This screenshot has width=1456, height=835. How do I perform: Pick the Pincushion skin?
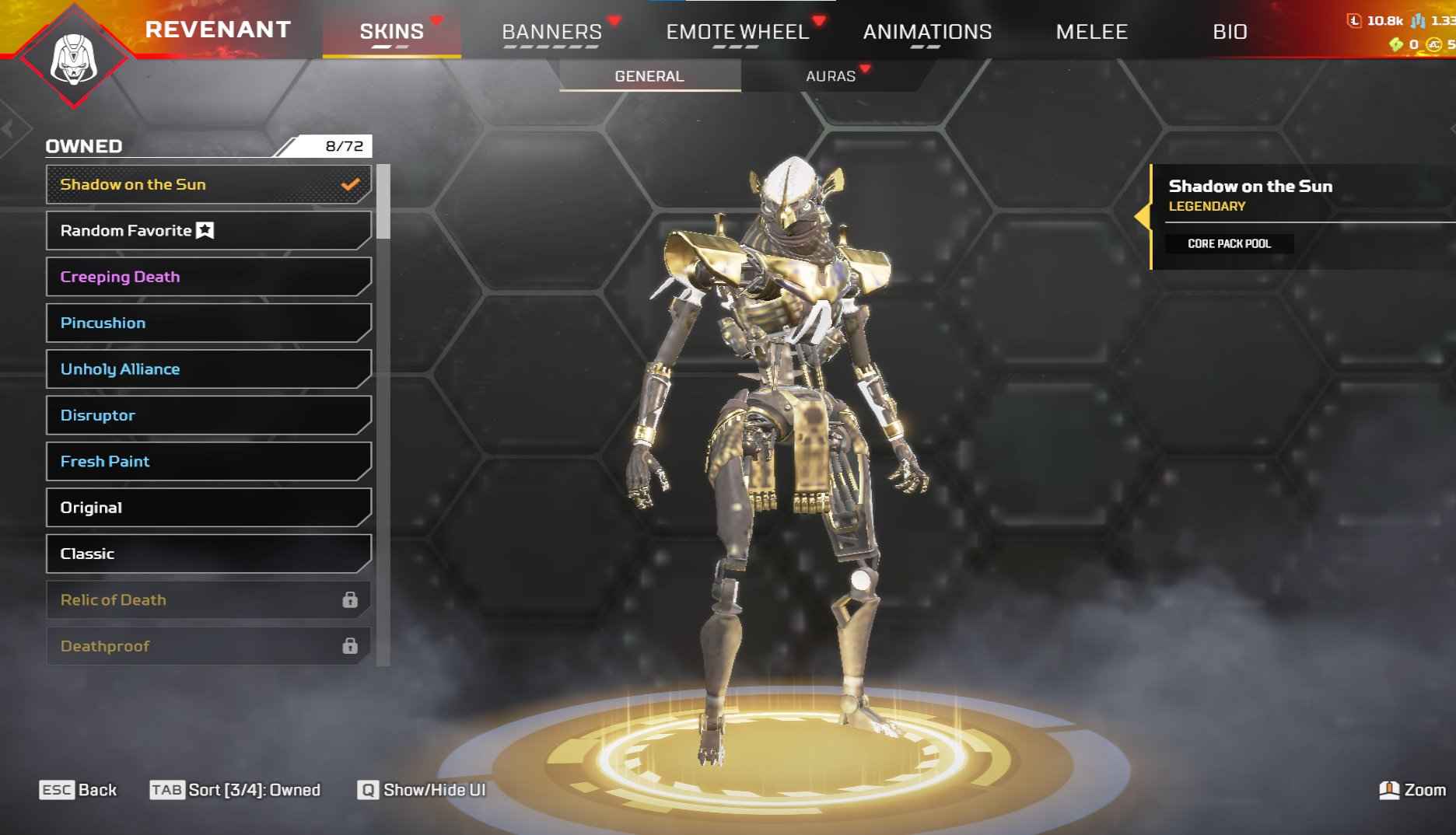coord(208,323)
